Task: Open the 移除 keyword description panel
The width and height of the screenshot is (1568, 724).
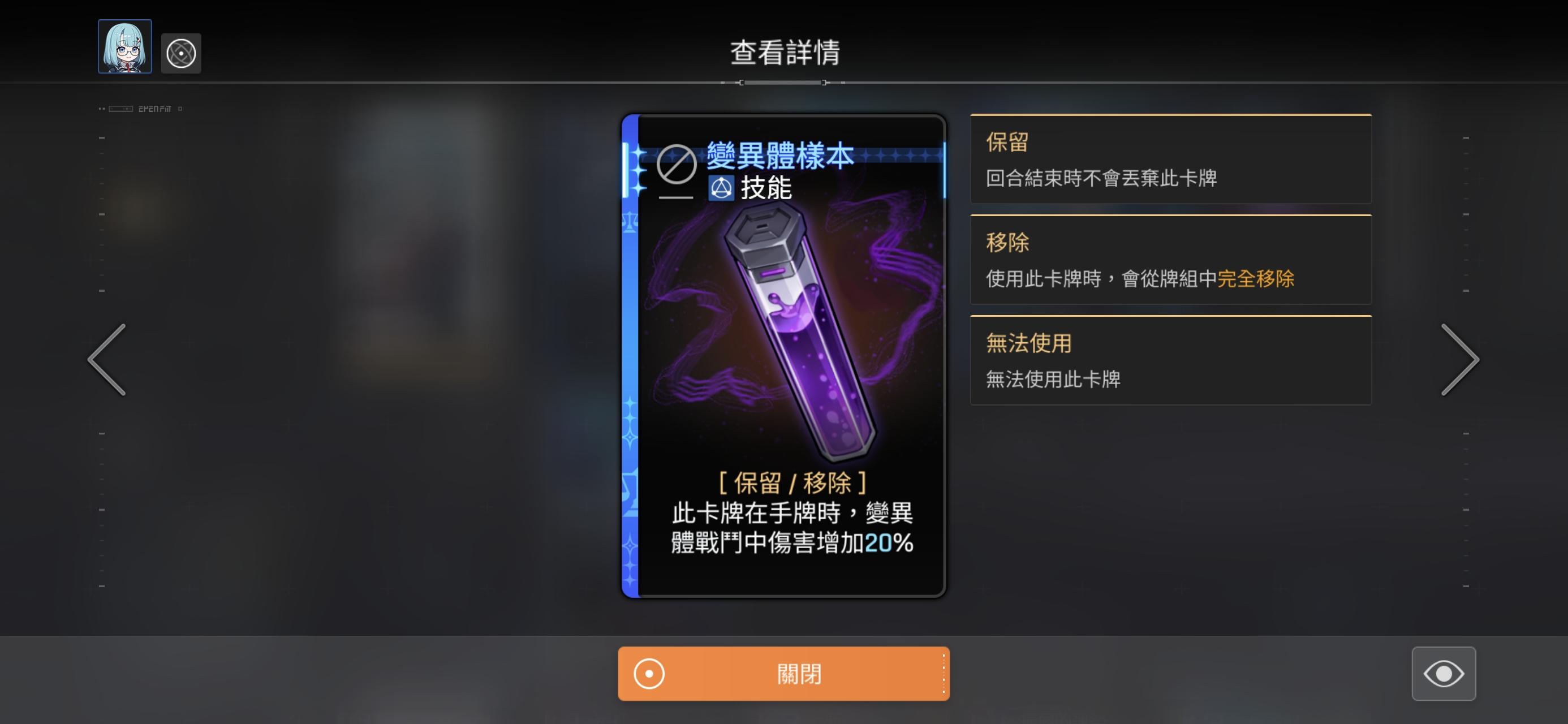Action: point(1170,261)
